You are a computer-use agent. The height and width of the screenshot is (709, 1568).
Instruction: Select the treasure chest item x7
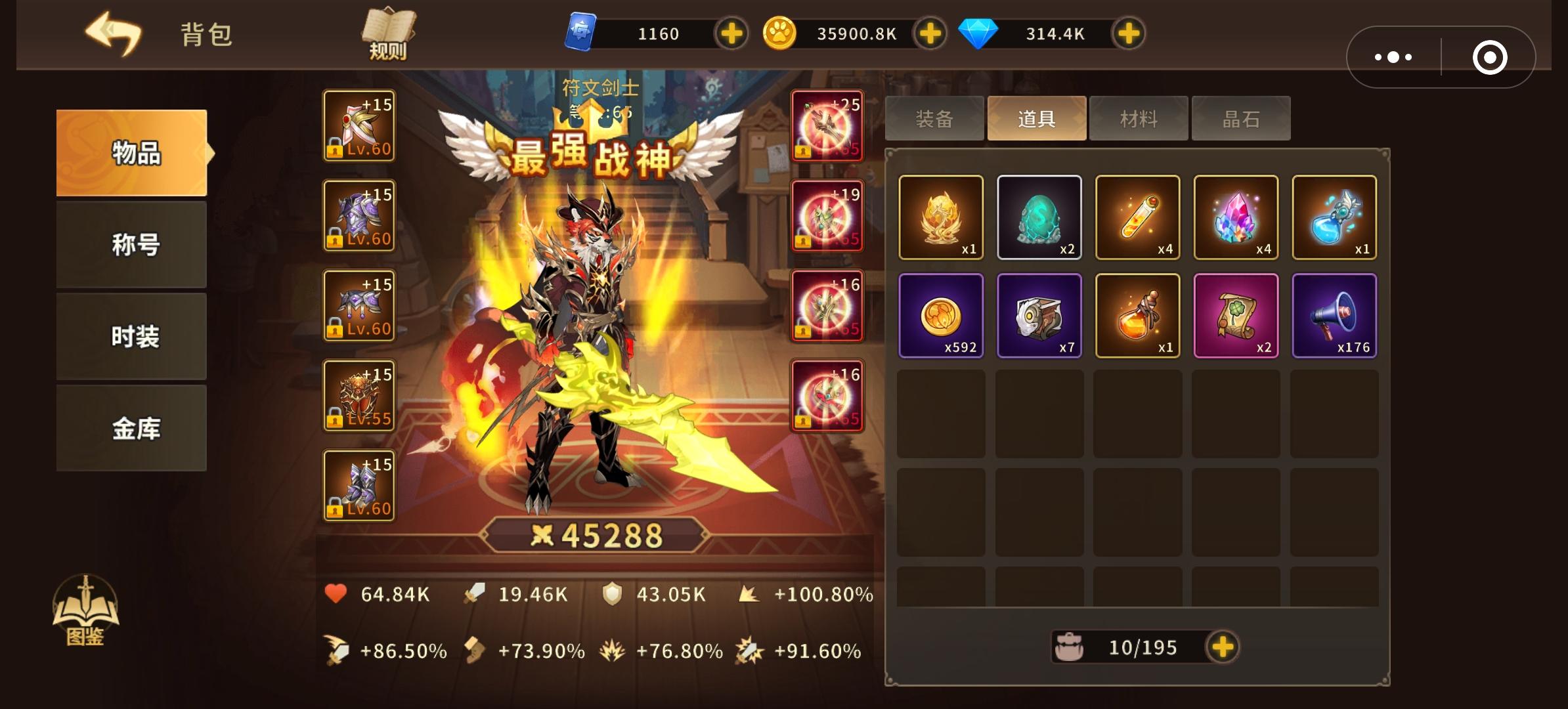pos(1039,316)
